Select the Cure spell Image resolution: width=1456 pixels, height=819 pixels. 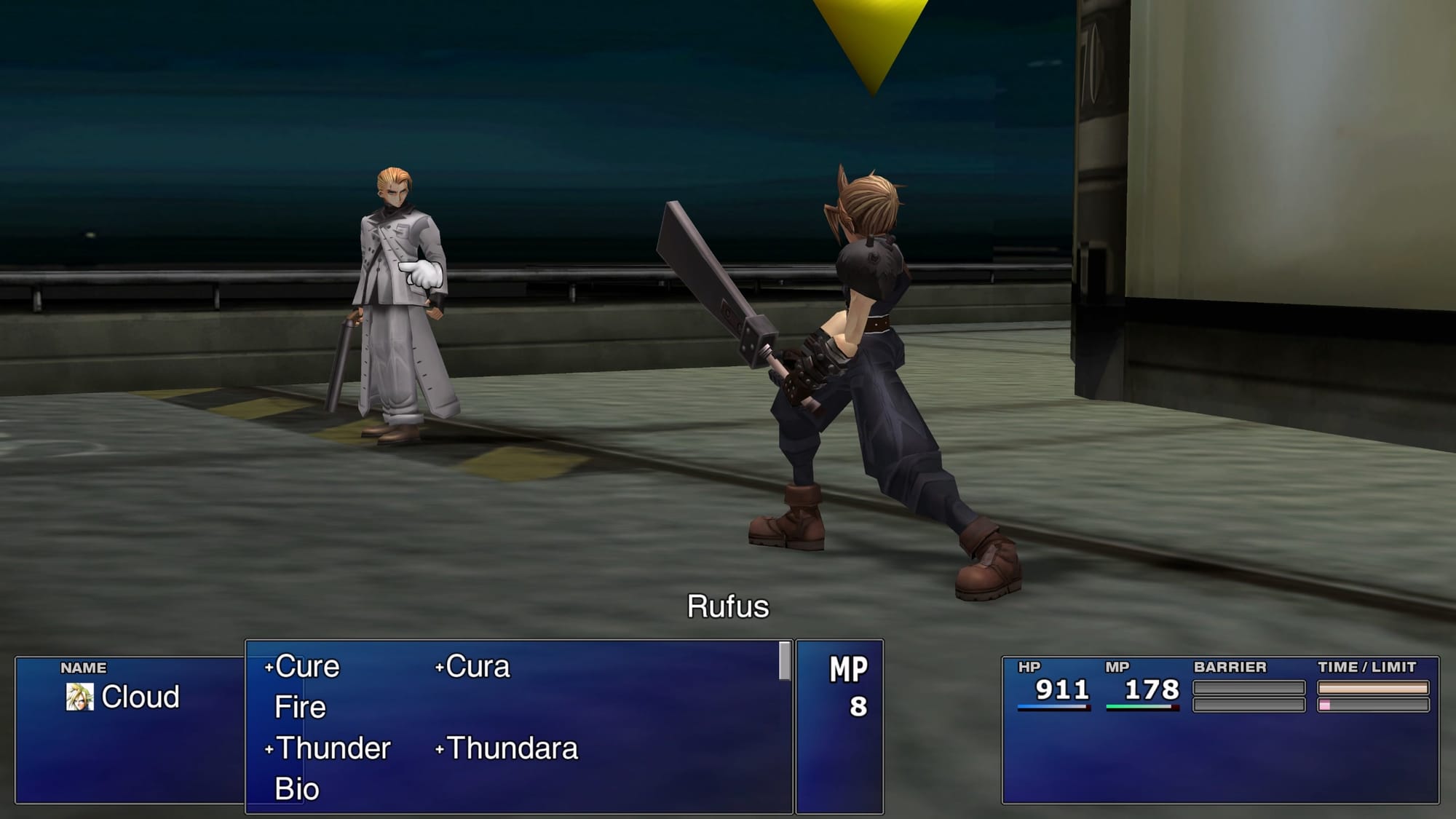coord(306,667)
